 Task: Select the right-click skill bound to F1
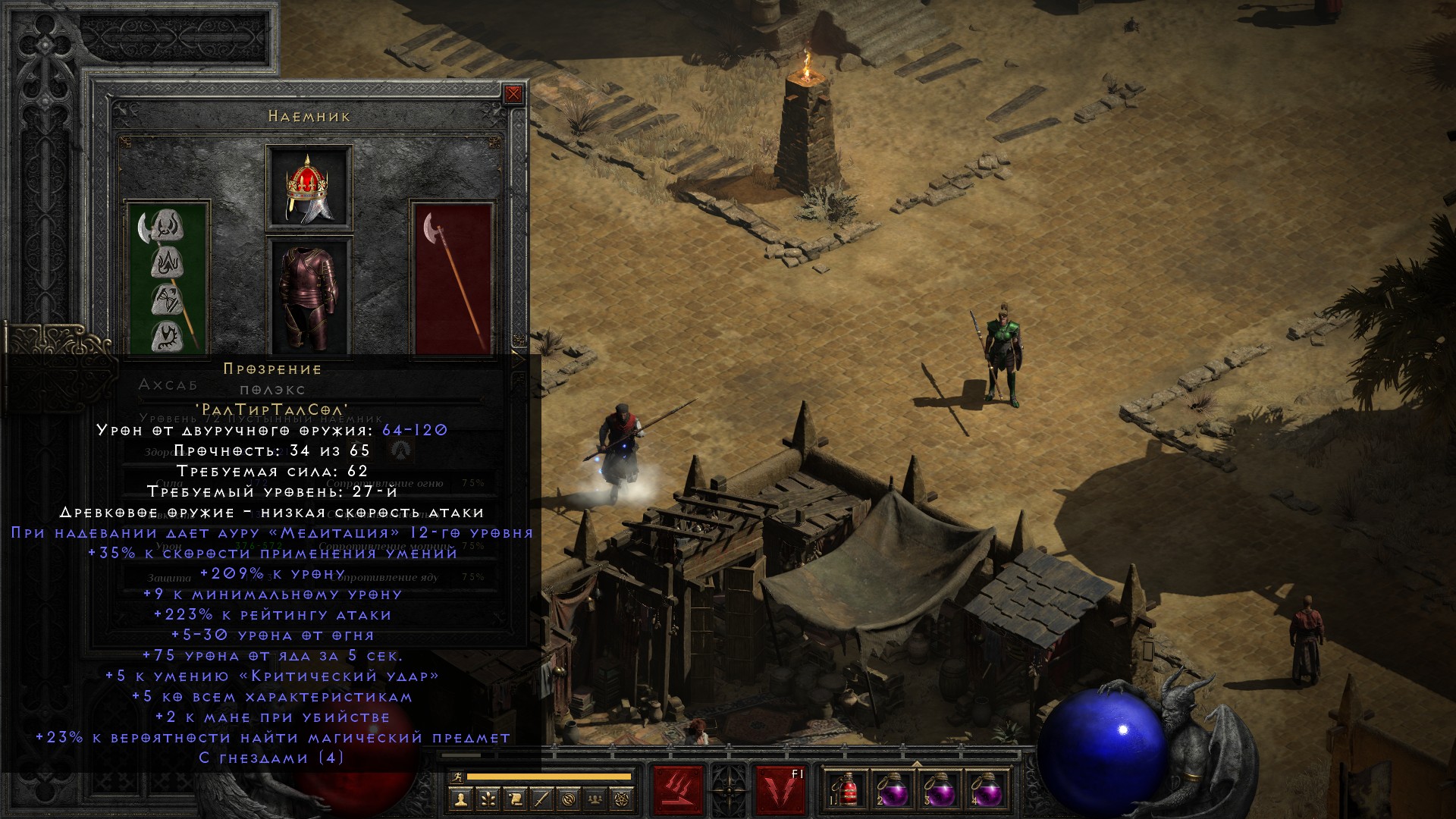click(780, 791)
